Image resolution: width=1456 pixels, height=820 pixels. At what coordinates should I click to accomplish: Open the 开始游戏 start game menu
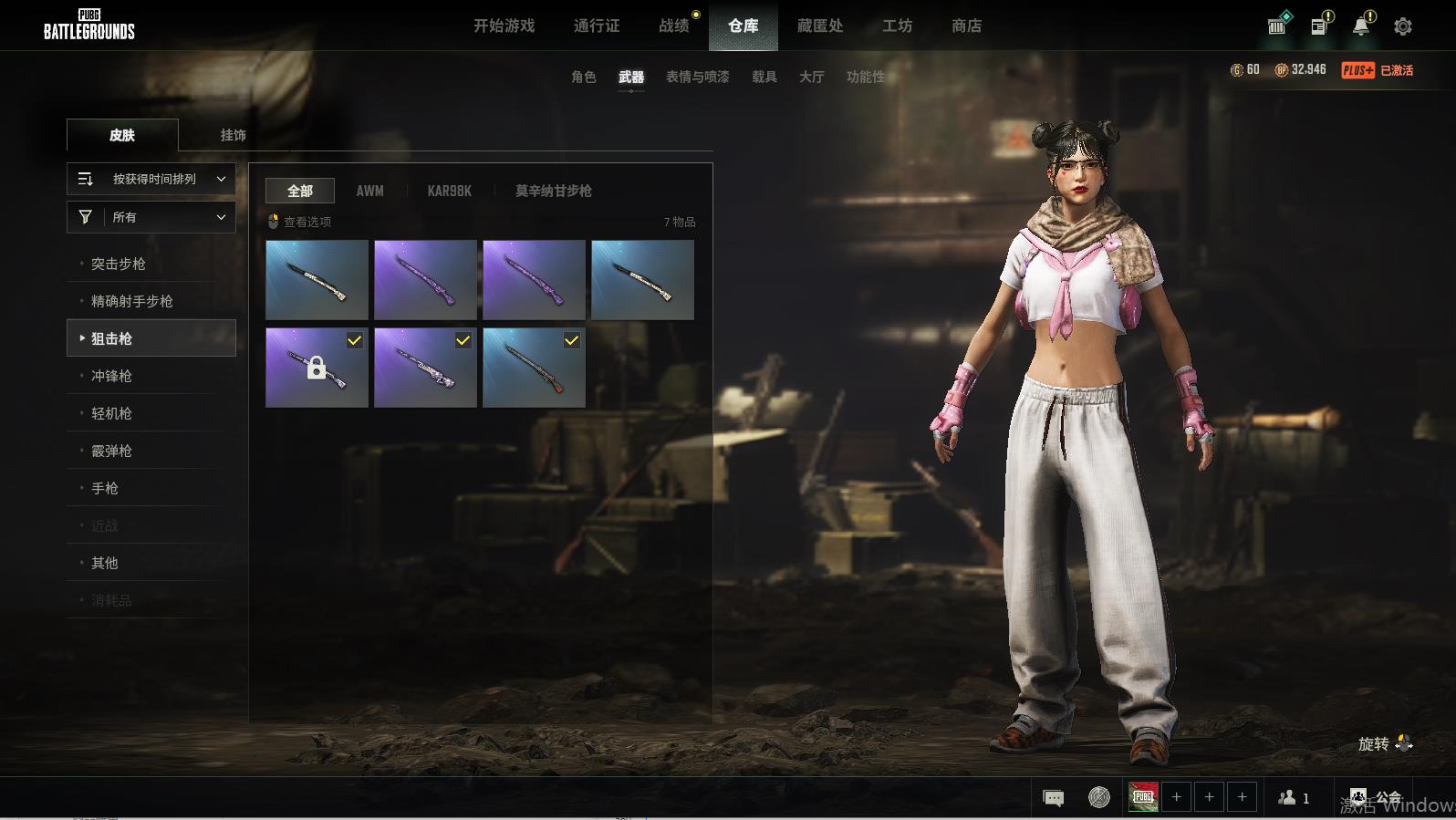coord(504,26)
